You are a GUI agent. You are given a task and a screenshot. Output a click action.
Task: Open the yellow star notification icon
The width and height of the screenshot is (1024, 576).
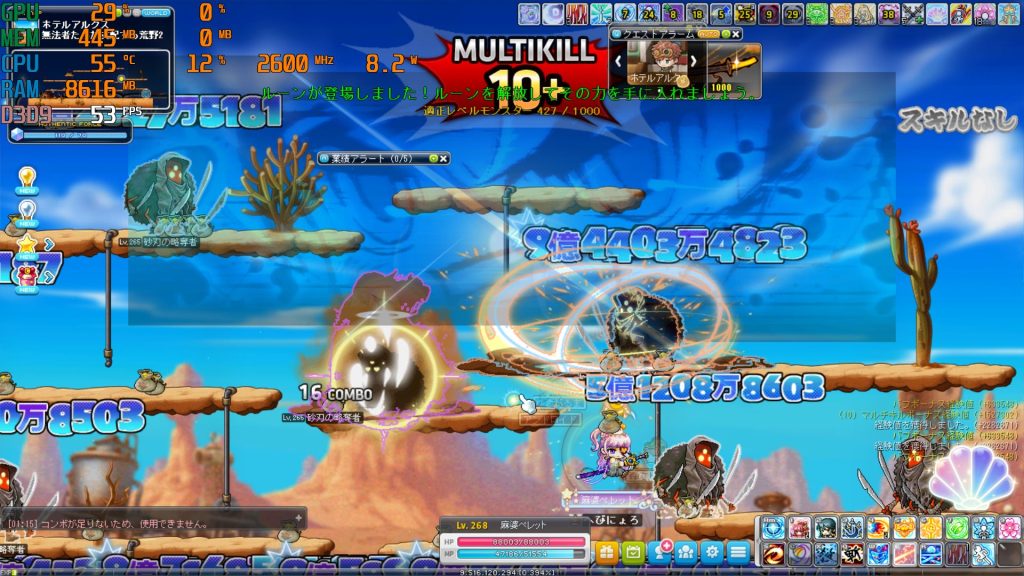(x=27, y=243)
